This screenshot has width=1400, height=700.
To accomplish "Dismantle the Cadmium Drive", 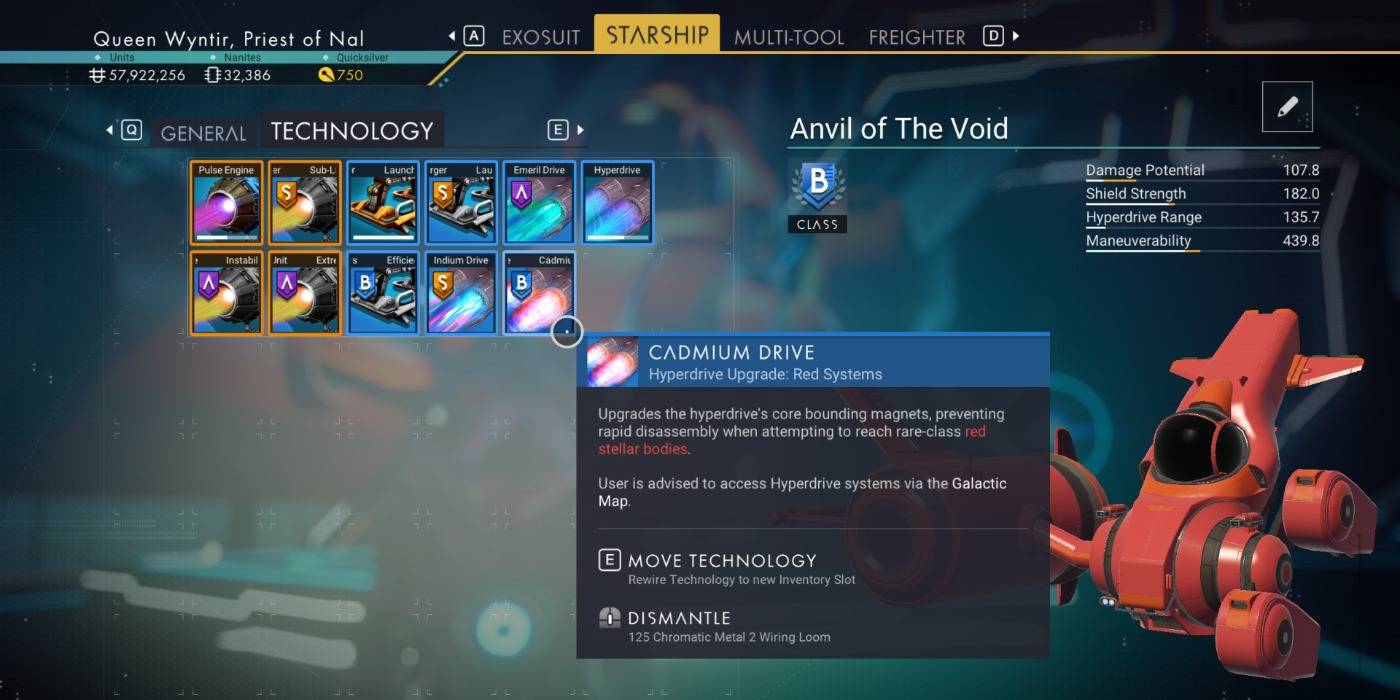I will coord(678,618).
